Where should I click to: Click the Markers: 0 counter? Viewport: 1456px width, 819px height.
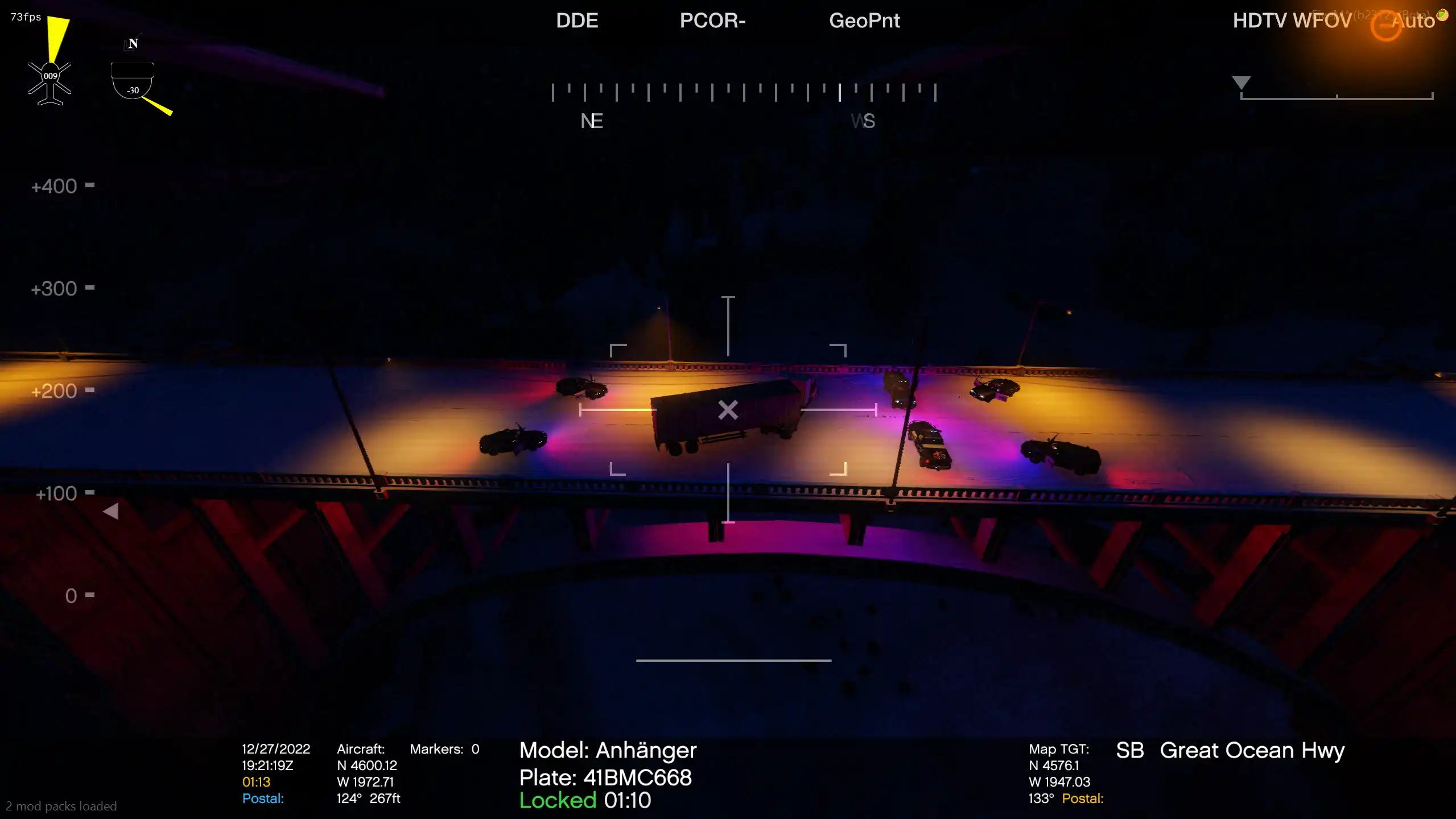(x=444, y=748)
